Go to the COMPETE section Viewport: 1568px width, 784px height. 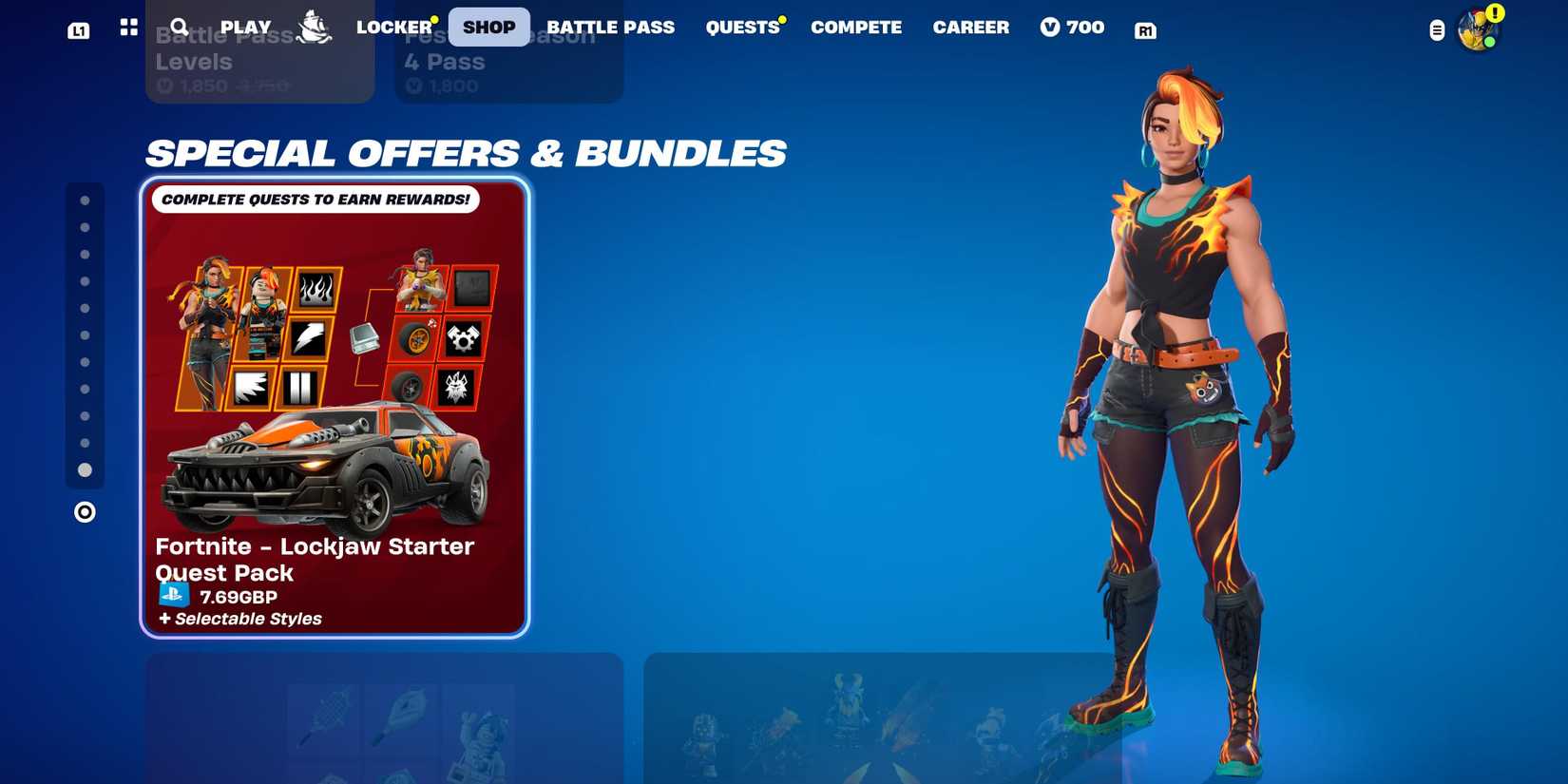point(856,27)
